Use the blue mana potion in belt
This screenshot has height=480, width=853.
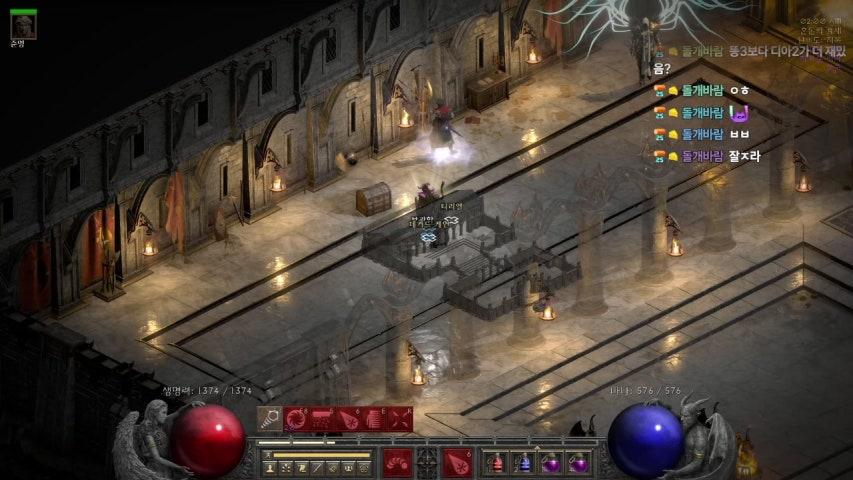pos(523,463)
